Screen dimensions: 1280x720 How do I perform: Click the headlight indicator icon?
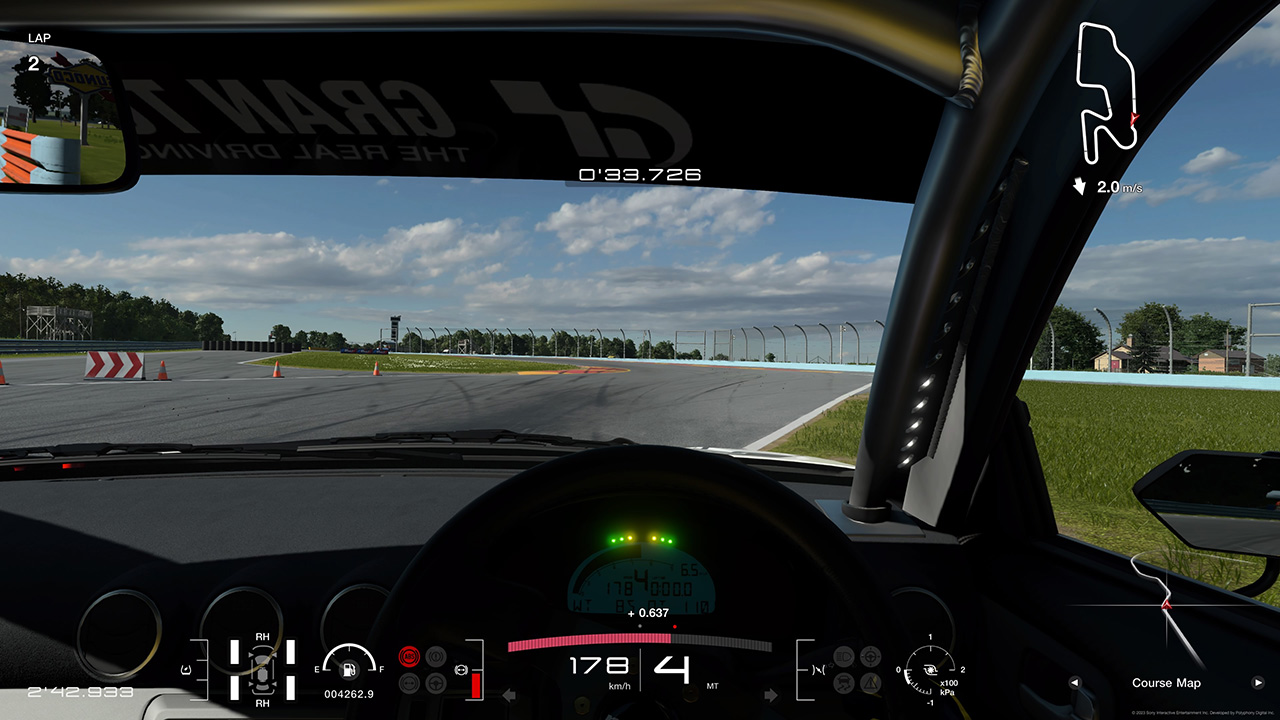coord(843,656)
